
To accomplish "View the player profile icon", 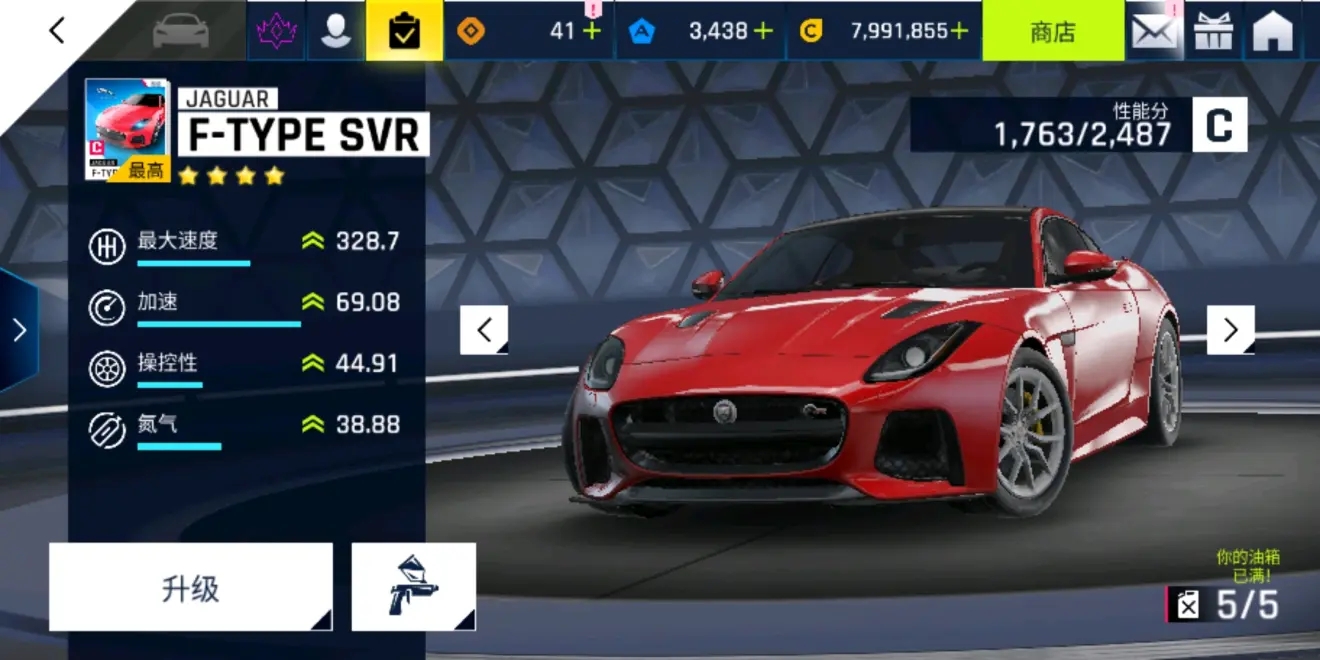I will click(336, 31).
